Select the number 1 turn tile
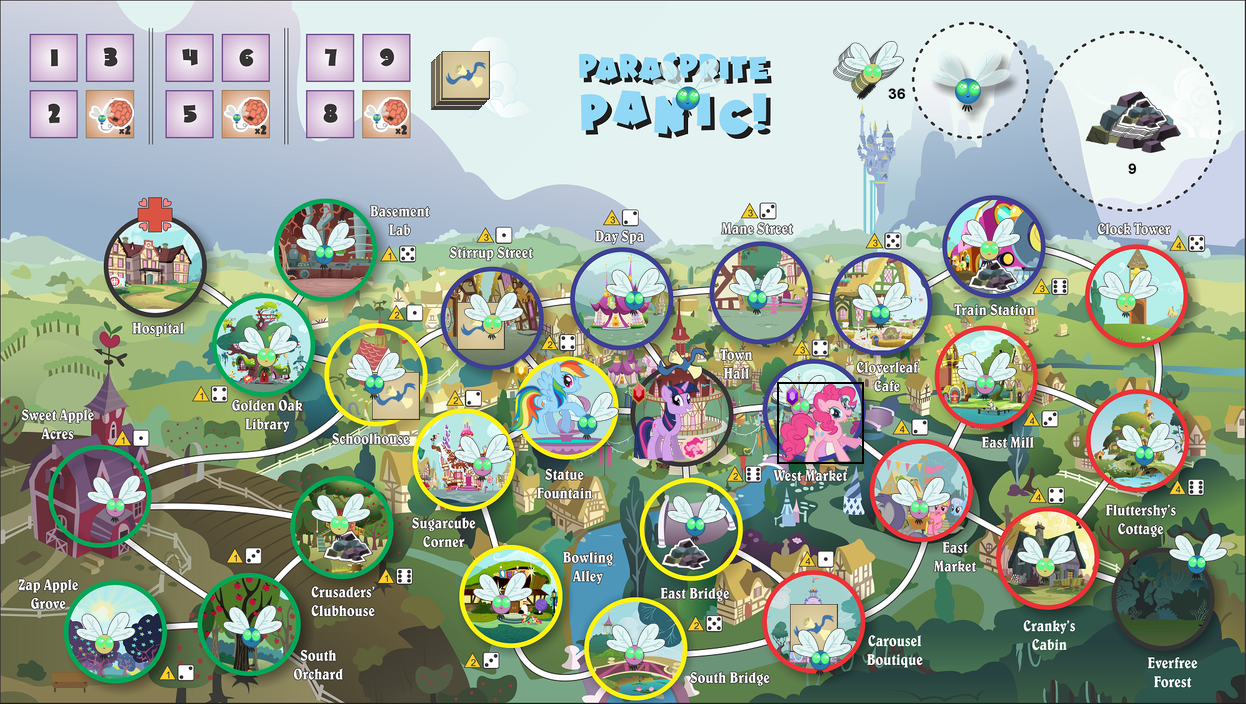1246x704 pixels. pyautogui.click(x=54, y=59)
